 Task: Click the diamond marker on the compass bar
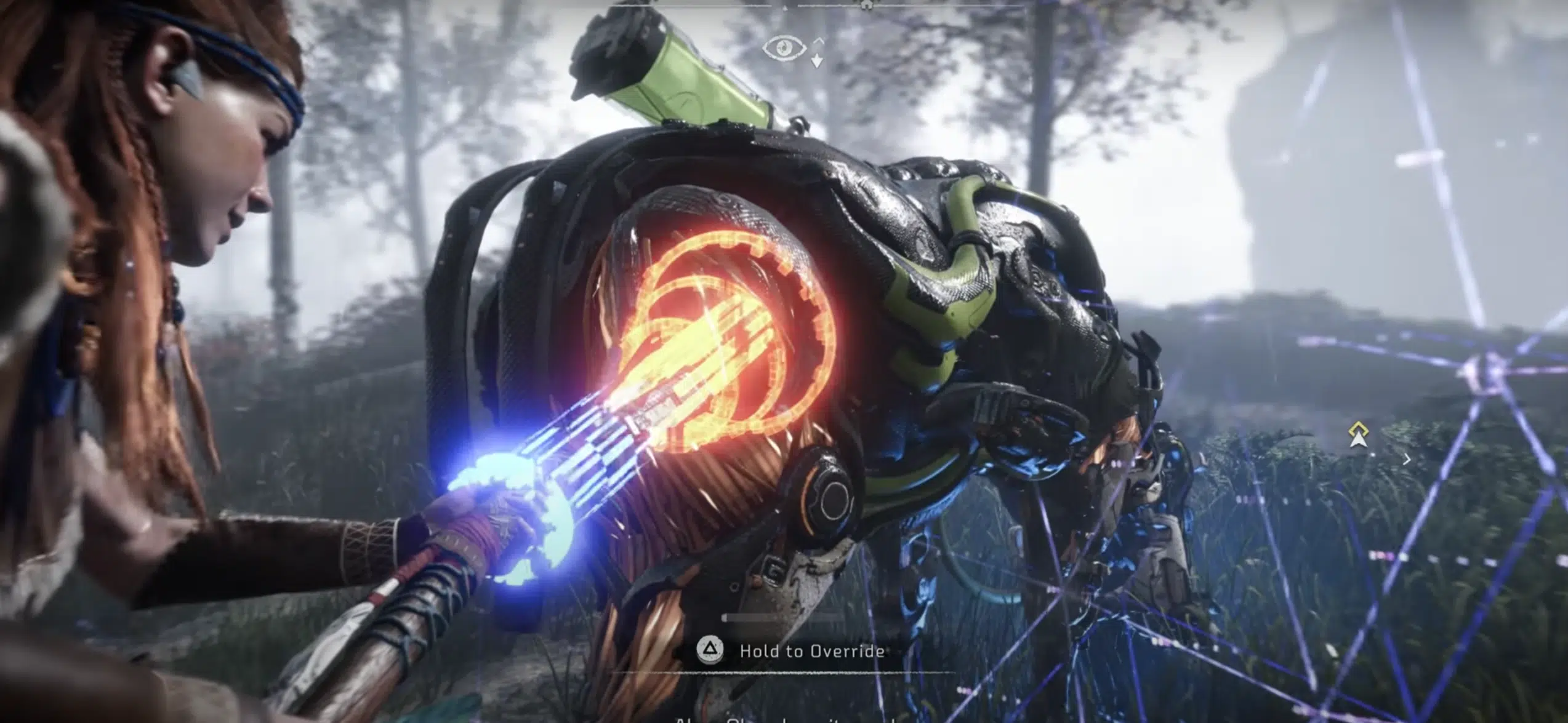tap(786, 9)
